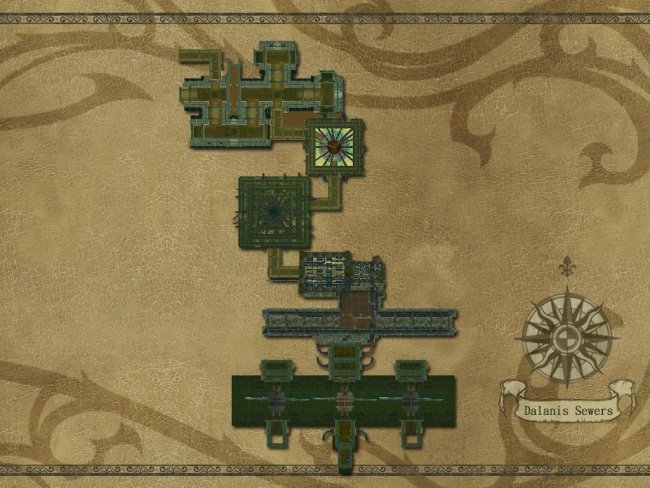This screenshot has width=650, height=488.
Task: Click the compass rose on the map
Action: [567, 335]
